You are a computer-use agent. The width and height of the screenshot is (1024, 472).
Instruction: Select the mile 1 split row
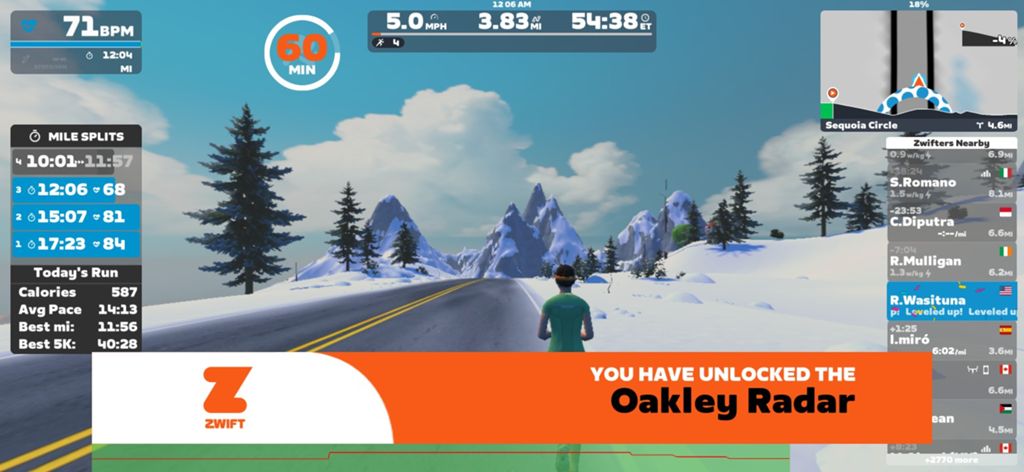coord(76,243)
